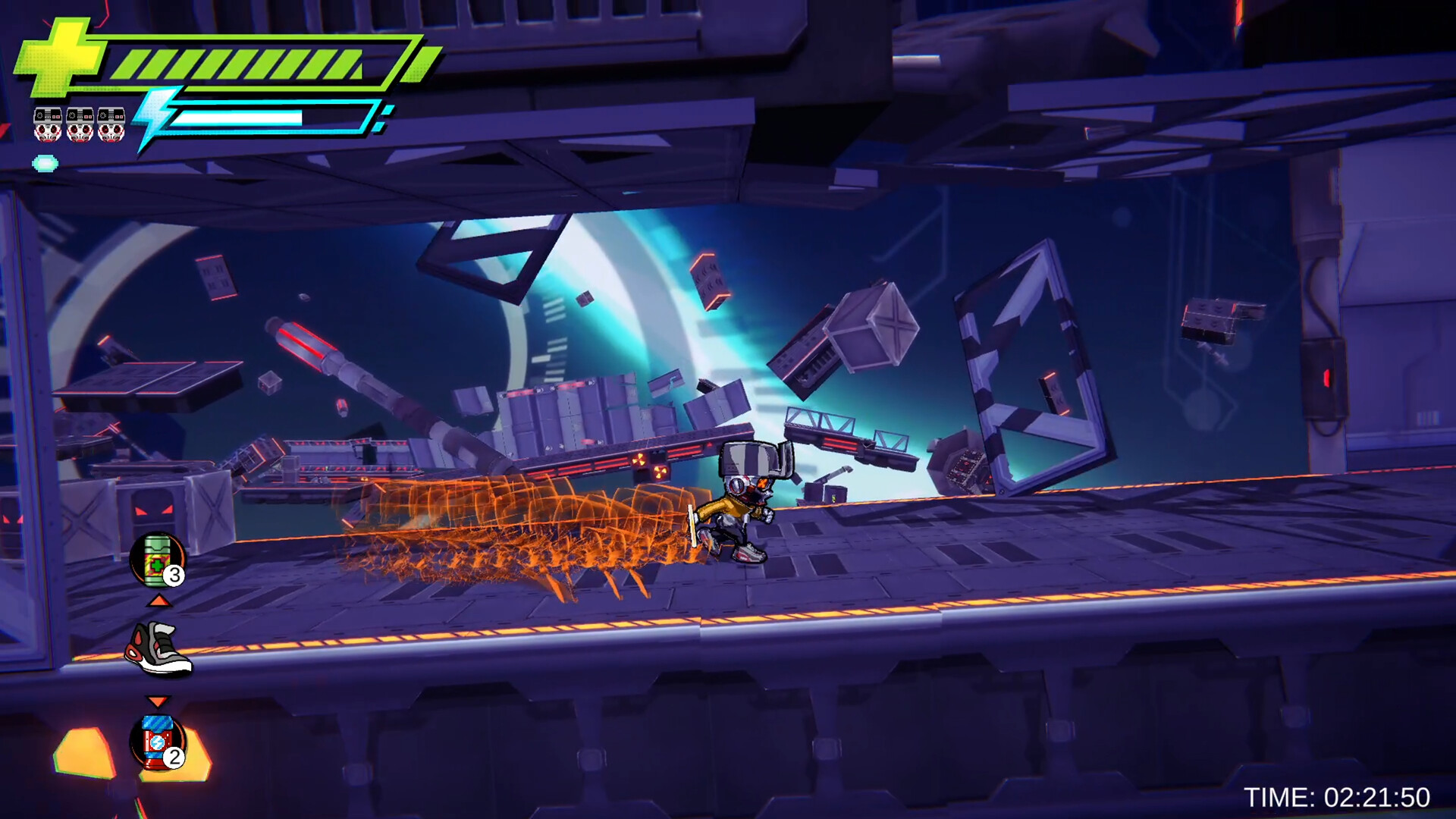Click the down arrow below the sneaker
1456x819 pixels.
tap(157, 701)
